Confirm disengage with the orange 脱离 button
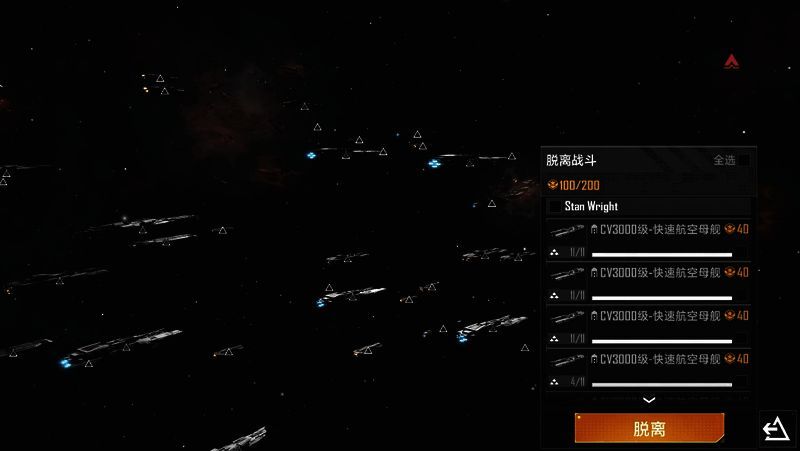Screen dimensions: 800x451 click(x=649, y=429)
